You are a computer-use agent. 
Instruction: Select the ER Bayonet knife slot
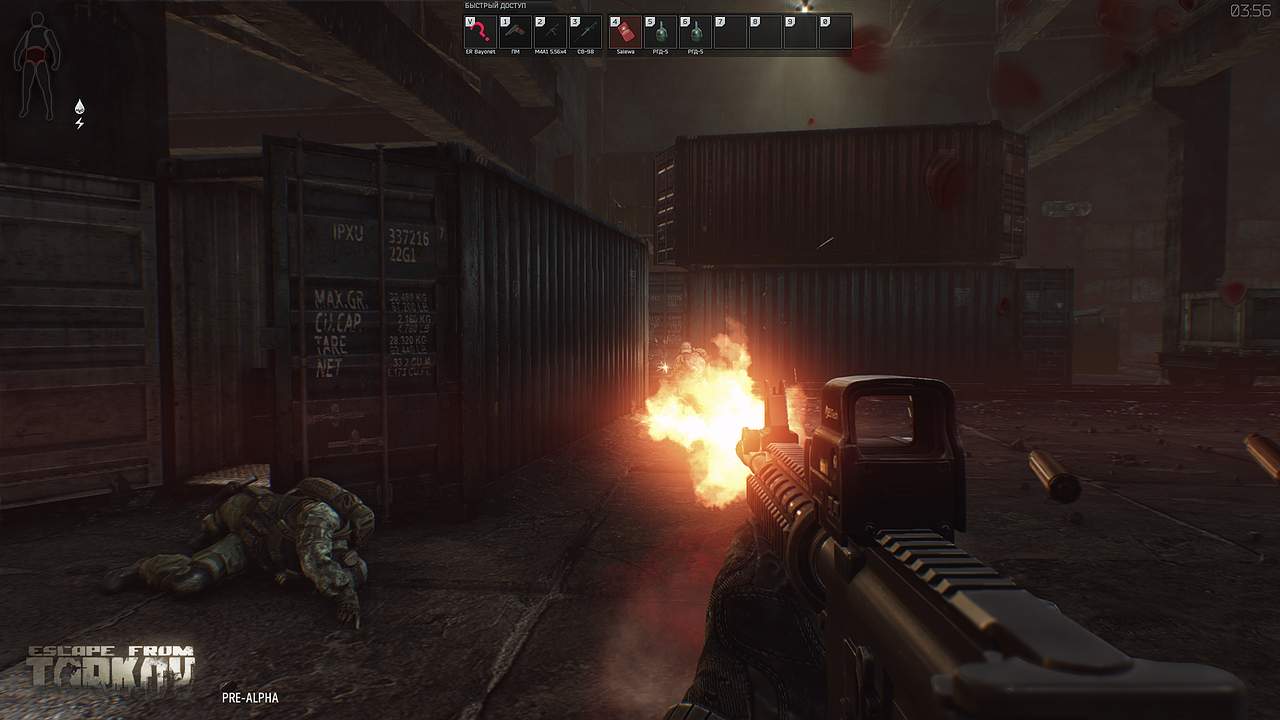[x=481, y=31]
